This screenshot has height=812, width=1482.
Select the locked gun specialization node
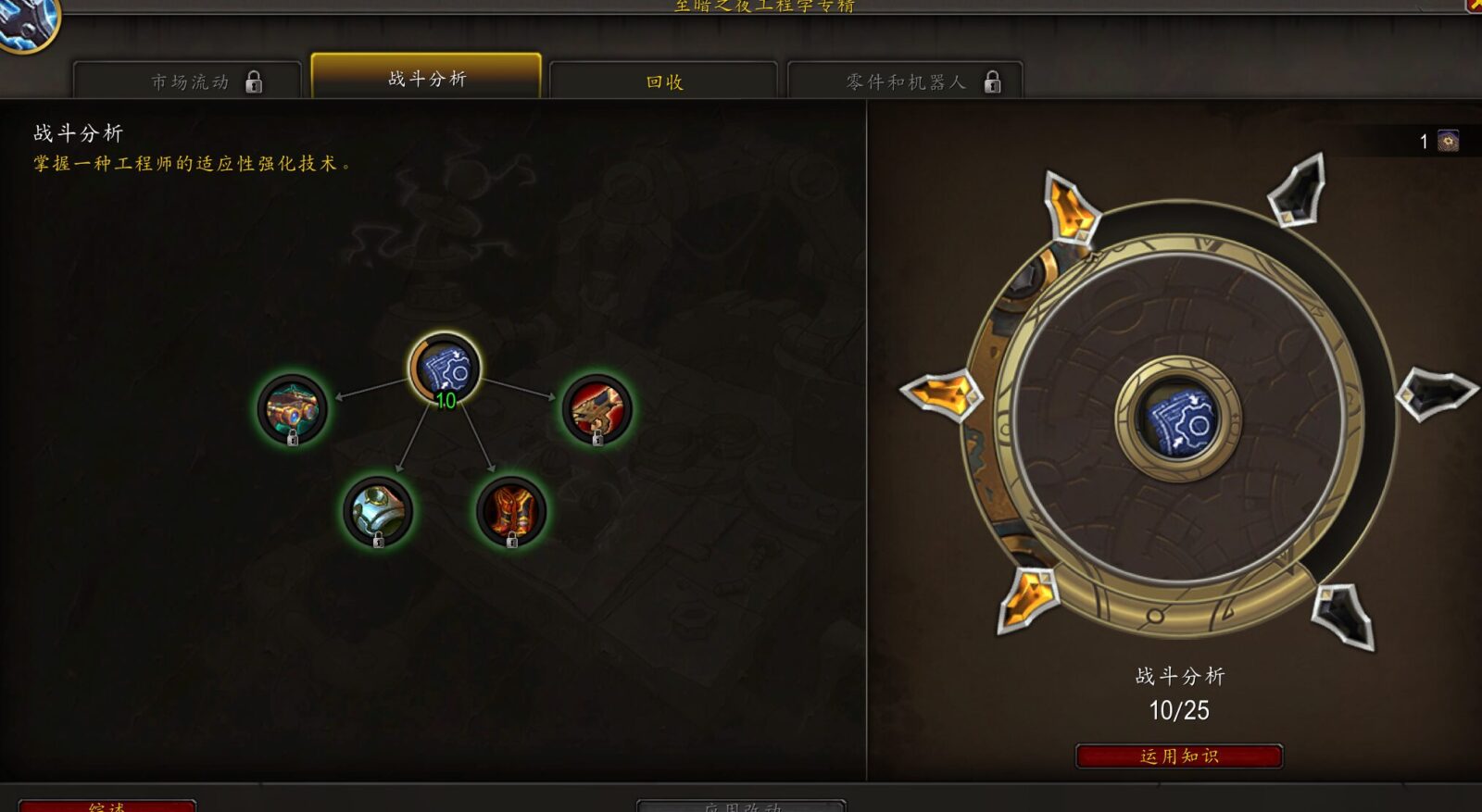(597, 408)
